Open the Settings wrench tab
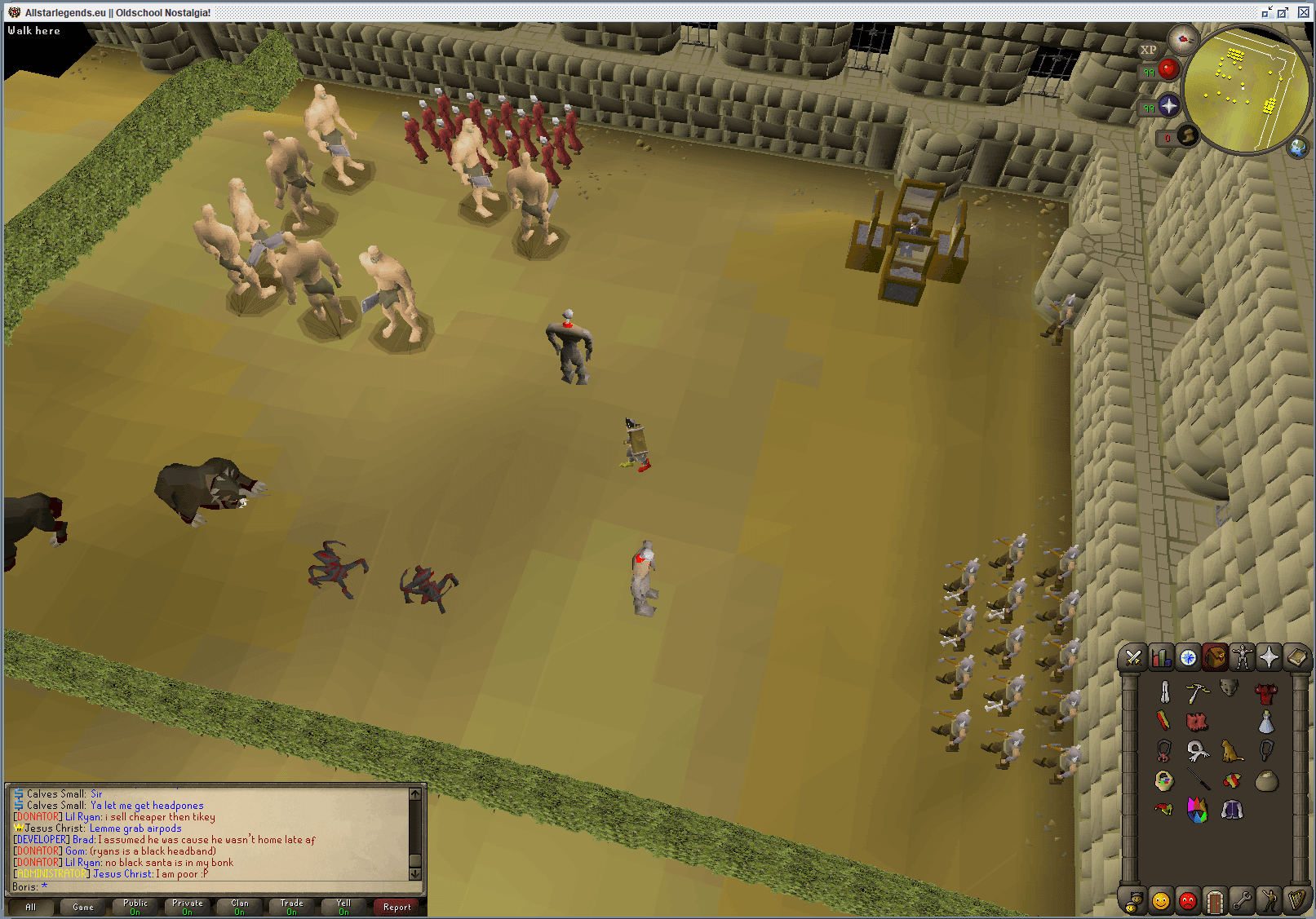The width and height of the screenshot is (1316, 919). tap(1243, 902)
